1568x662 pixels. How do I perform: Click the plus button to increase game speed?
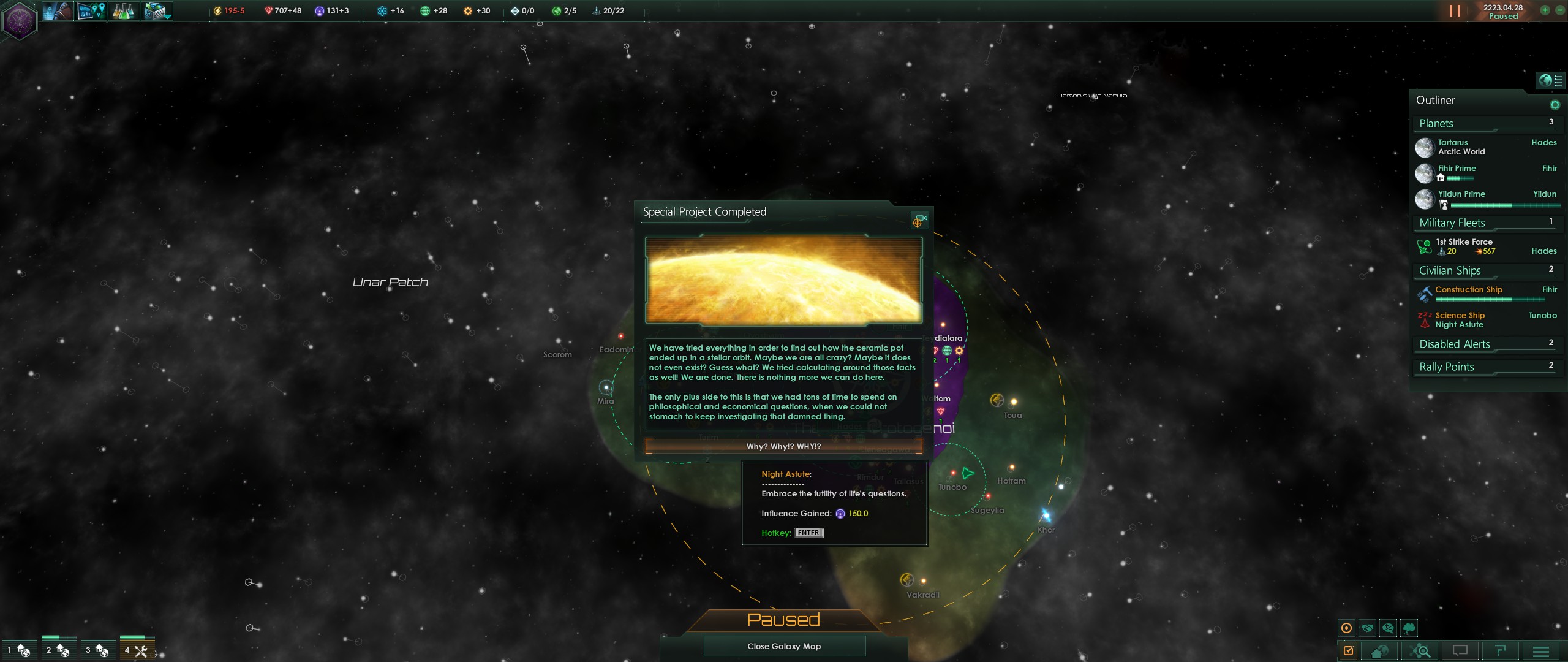1544,10
